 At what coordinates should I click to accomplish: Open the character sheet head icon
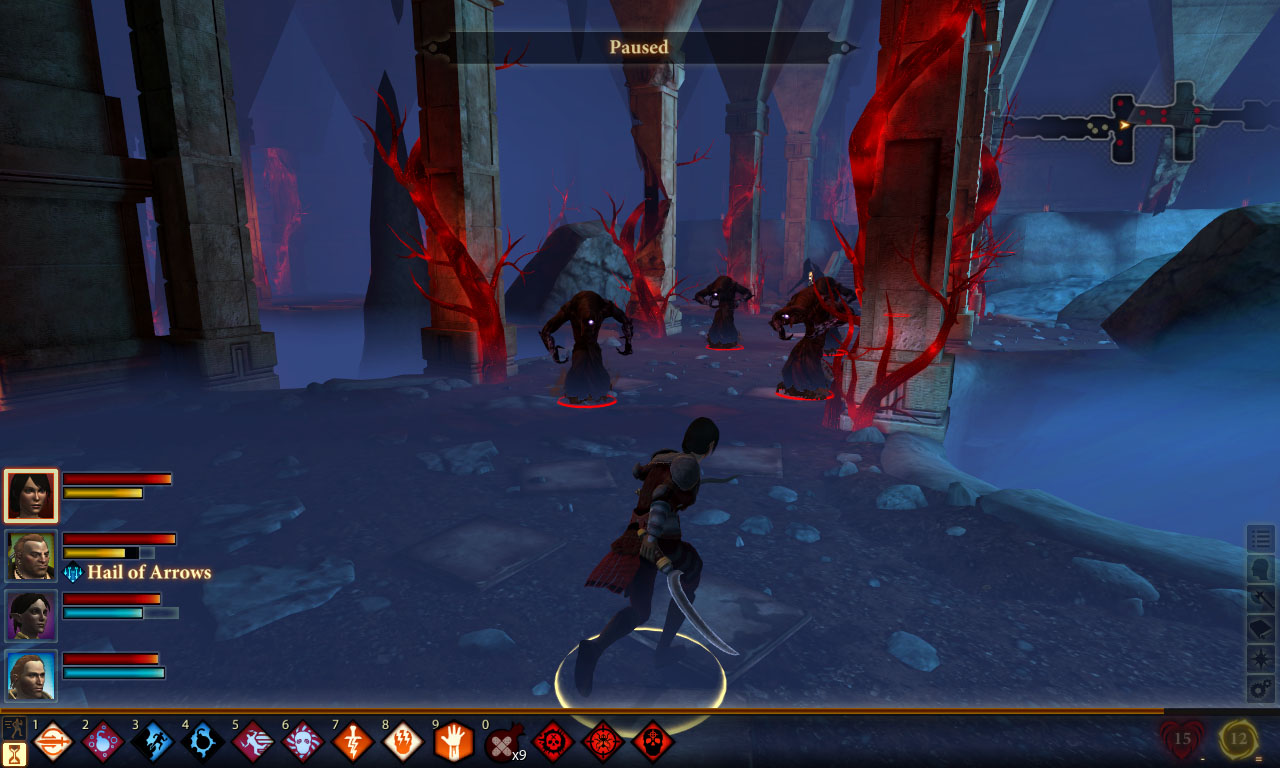coord(1261,569)
